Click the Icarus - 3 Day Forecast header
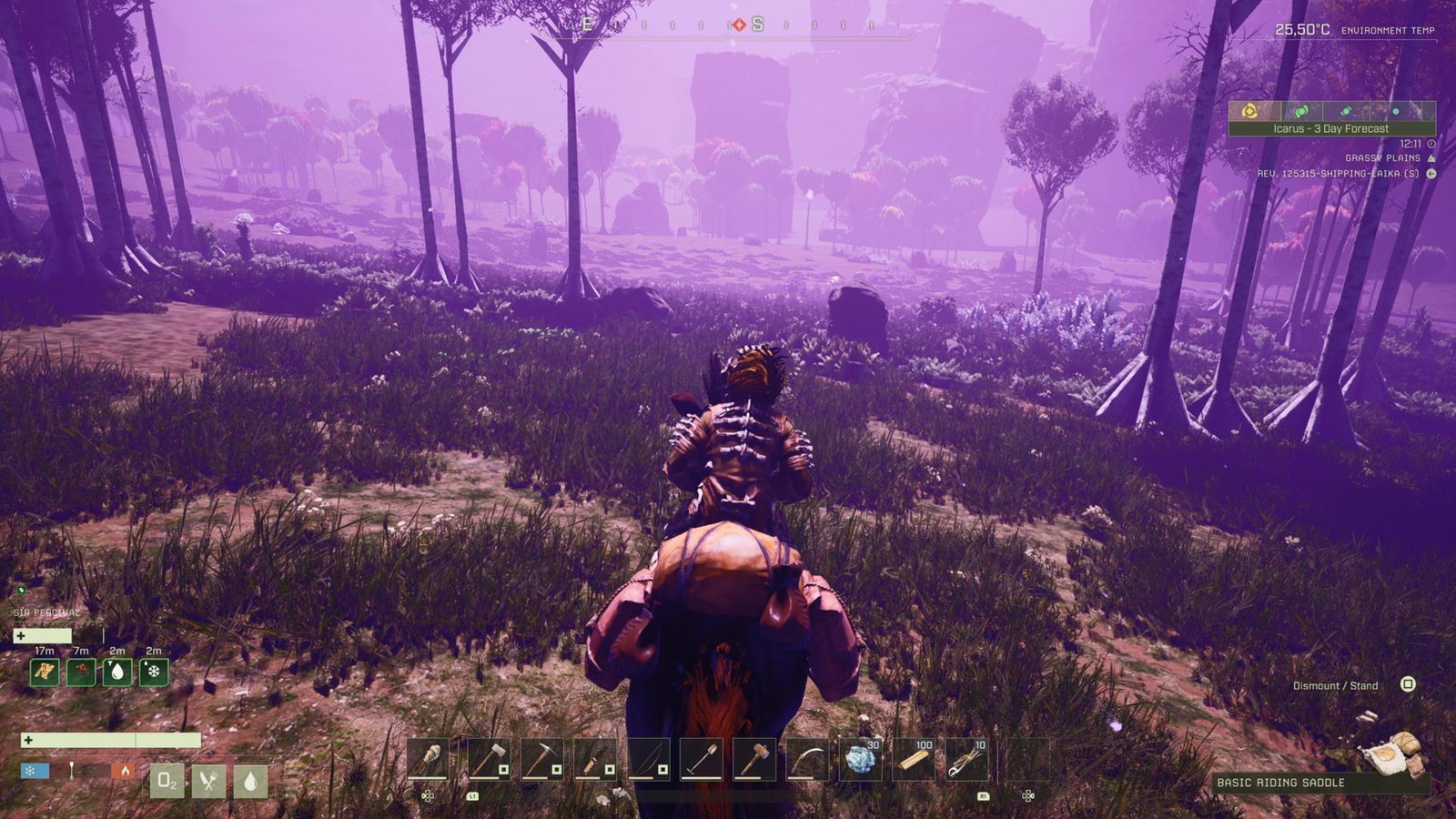 1330,128
